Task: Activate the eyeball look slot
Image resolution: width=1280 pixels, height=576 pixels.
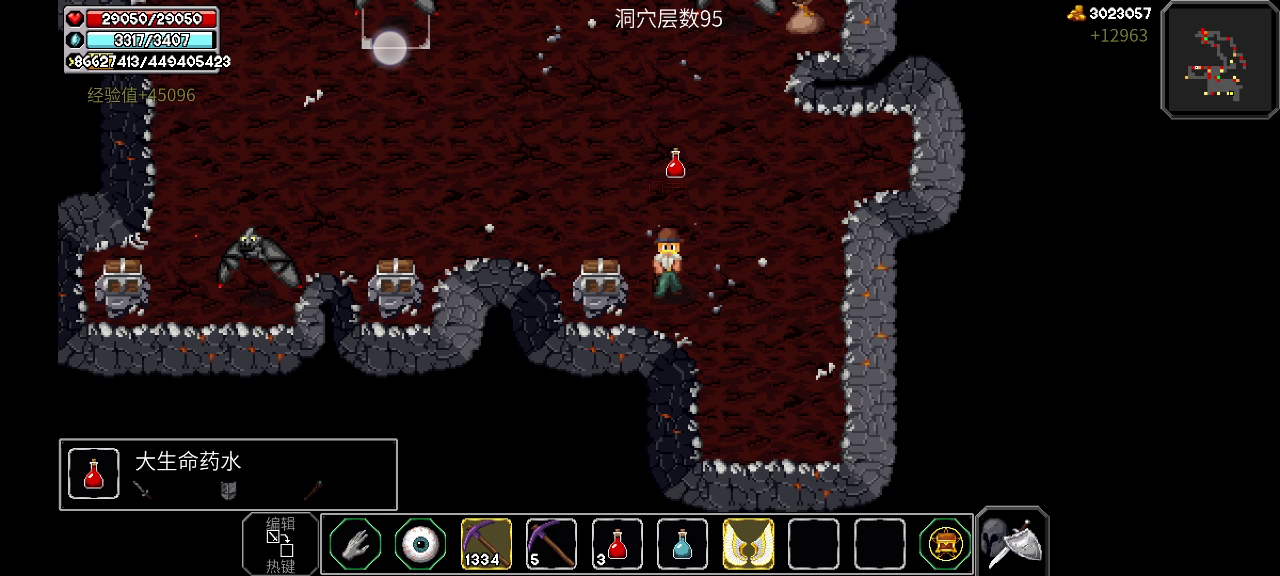Action: (x=421, y=544)
